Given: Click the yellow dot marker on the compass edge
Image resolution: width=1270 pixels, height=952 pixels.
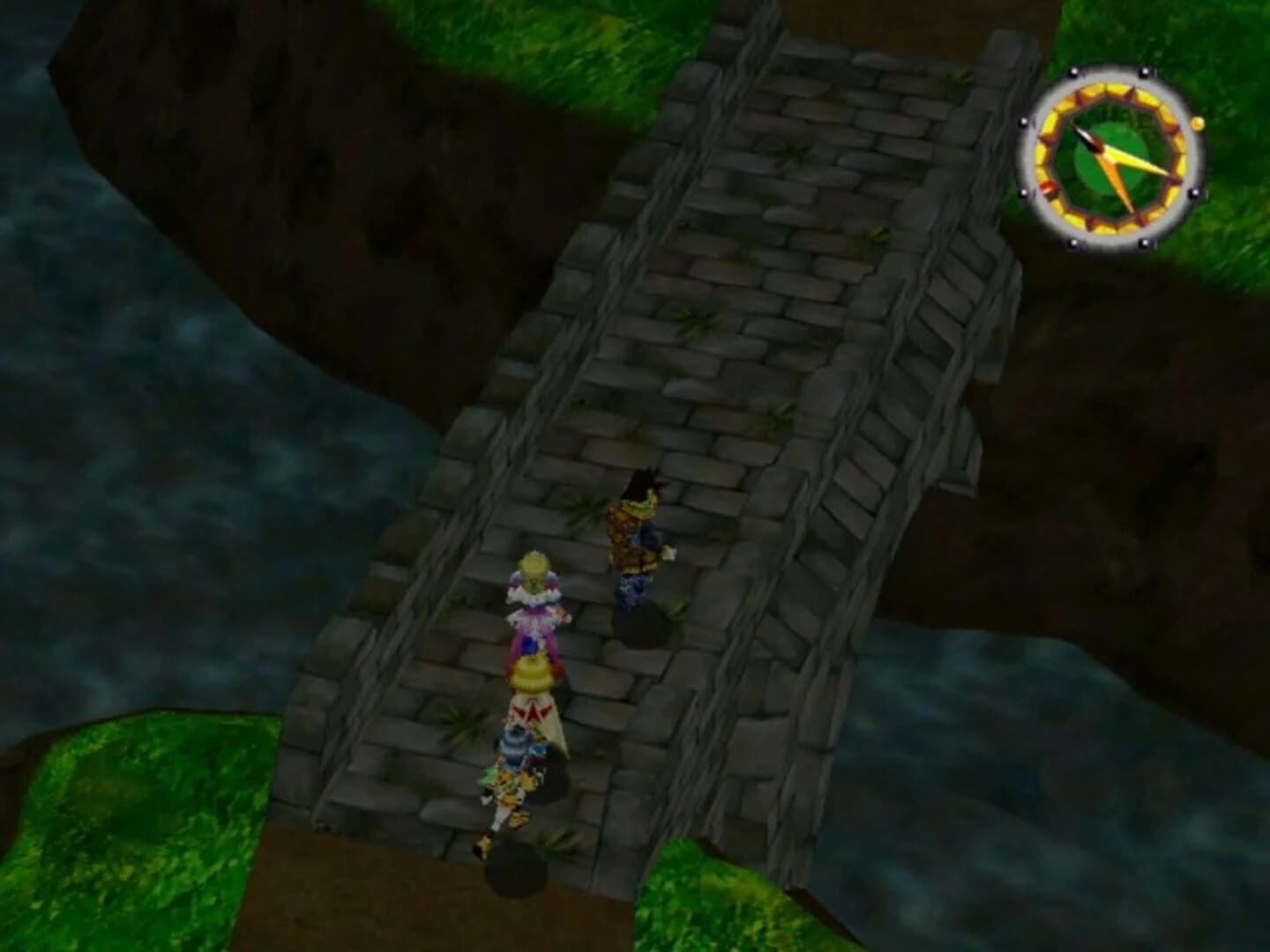Looking at the screenshot, I should (1198, 123).
